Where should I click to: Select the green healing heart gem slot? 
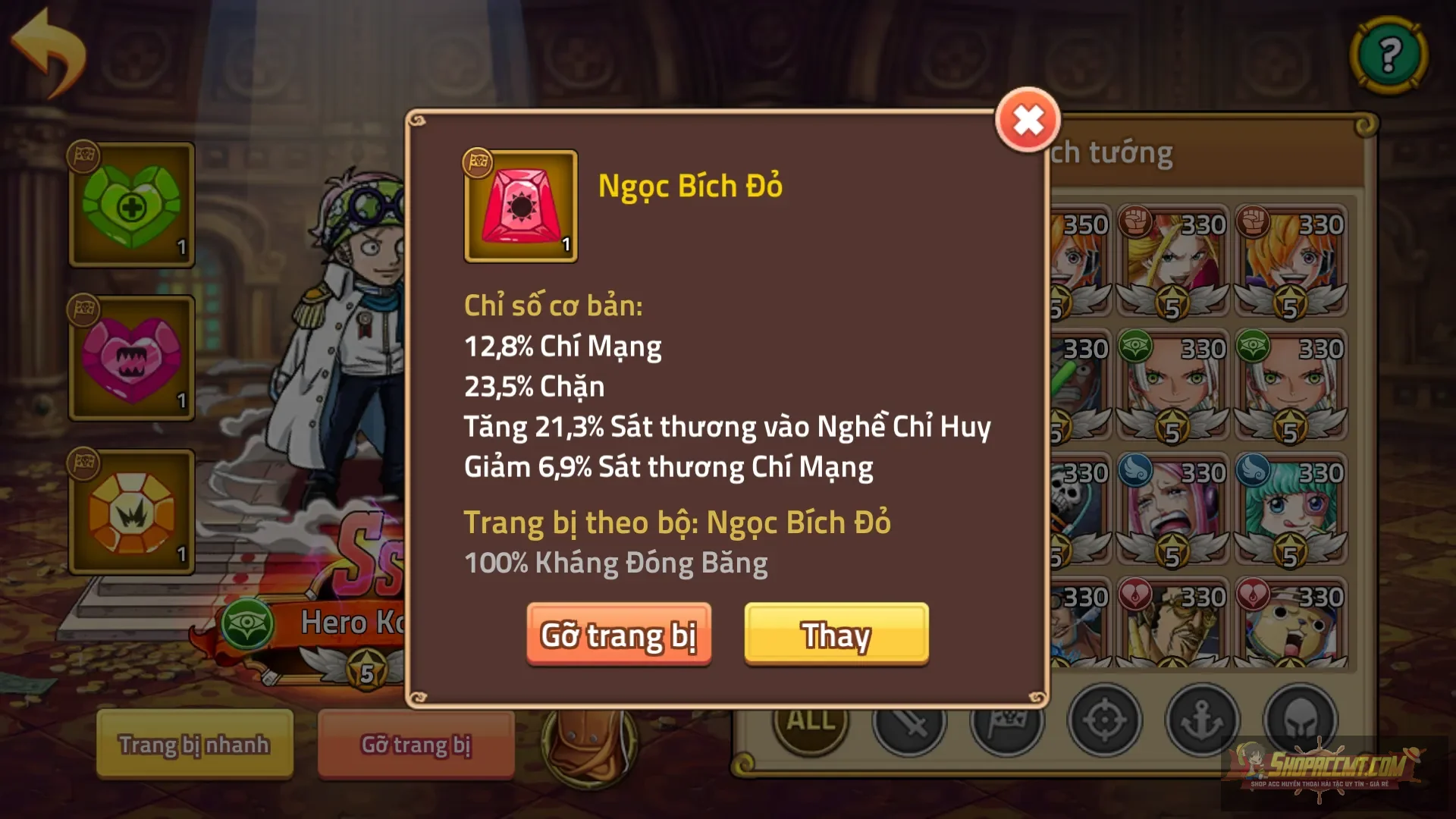coord(130,205)
